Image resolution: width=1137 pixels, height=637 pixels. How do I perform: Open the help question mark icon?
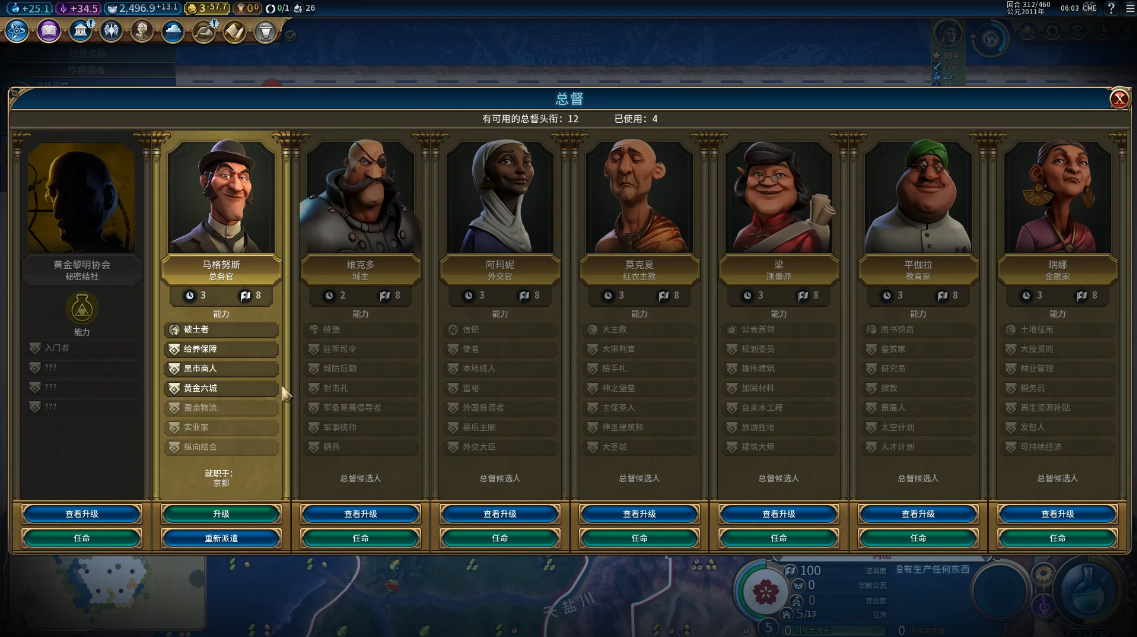[1111, 8]
